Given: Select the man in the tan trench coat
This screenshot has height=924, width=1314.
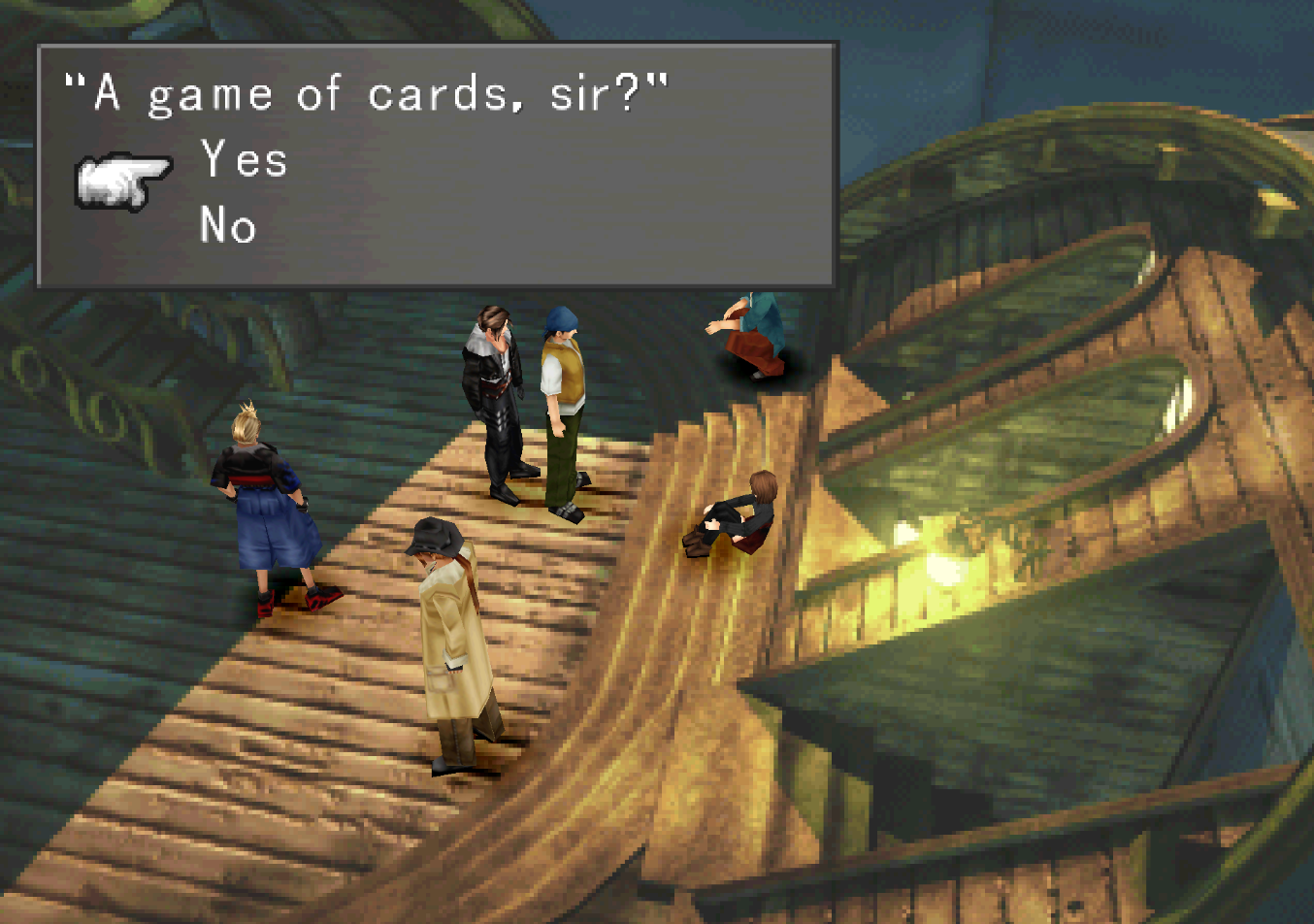Looking at the screenshot, I should click(448, 631).
